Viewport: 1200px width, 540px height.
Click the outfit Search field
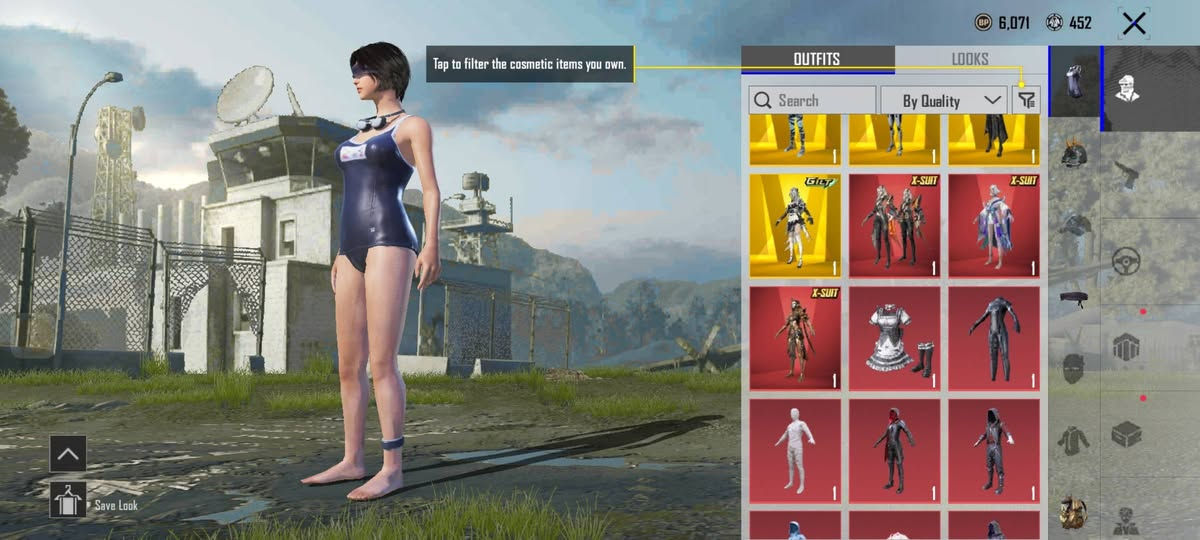click(x=812, y=100)
